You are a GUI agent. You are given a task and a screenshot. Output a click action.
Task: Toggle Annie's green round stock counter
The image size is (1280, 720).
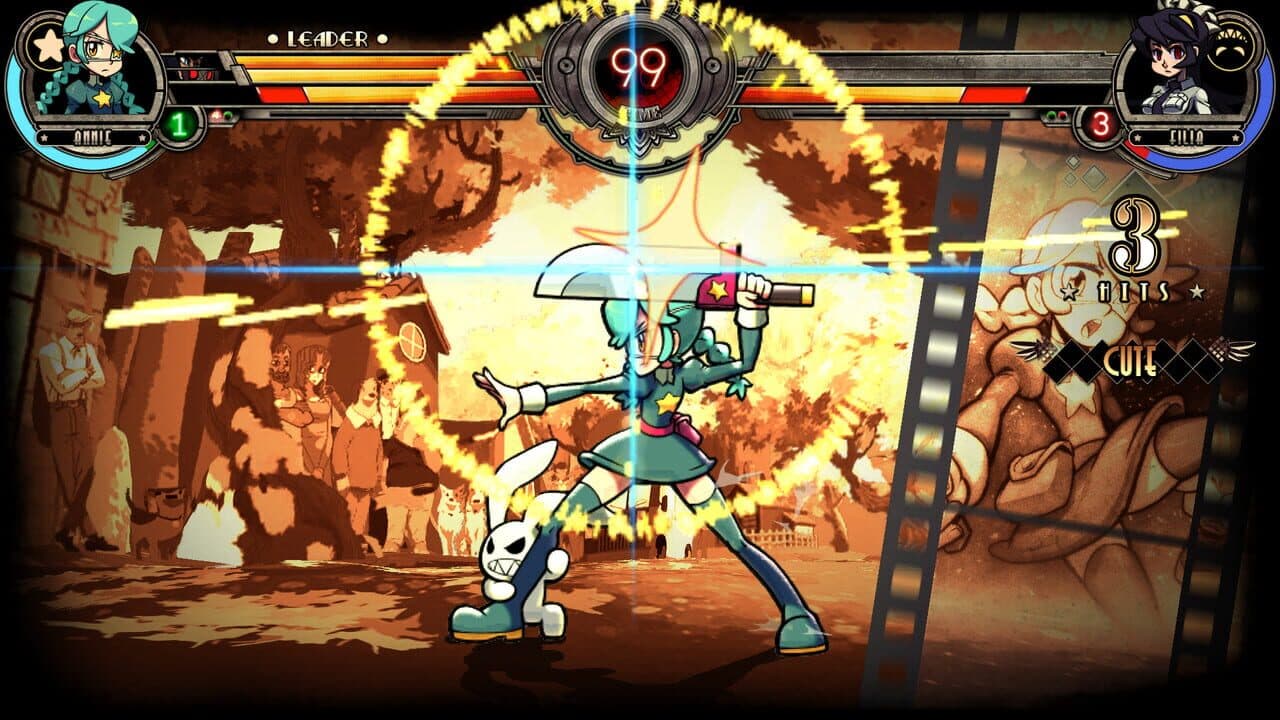pyautogui.click(x=178, y=124)
